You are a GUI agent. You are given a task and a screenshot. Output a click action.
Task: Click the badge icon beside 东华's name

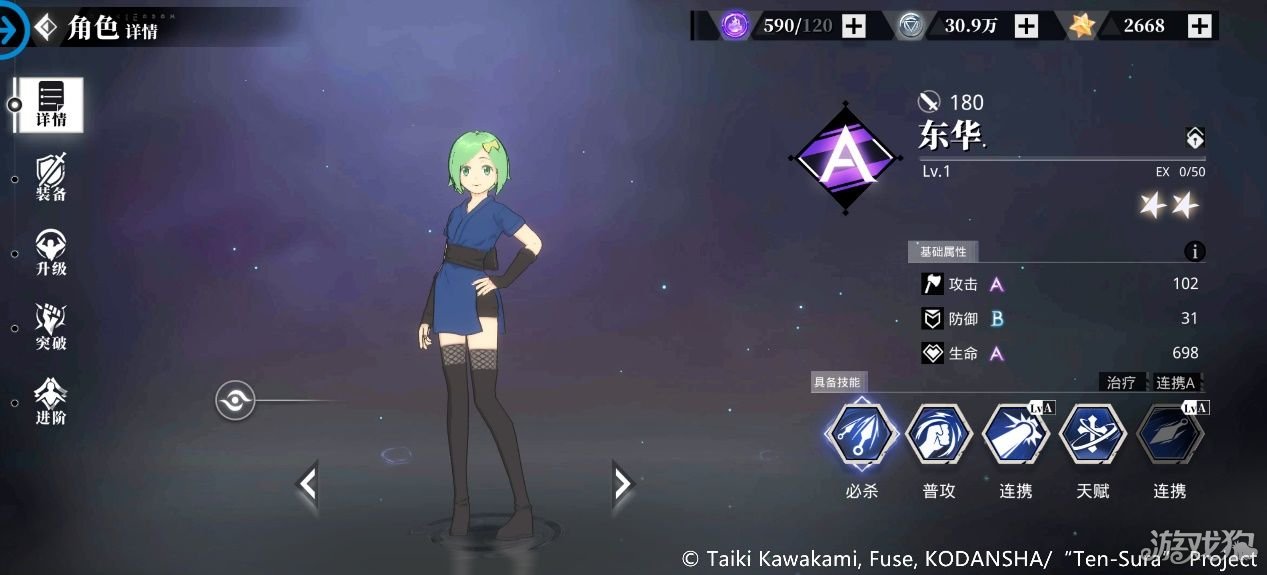[x=1194, y=138]
